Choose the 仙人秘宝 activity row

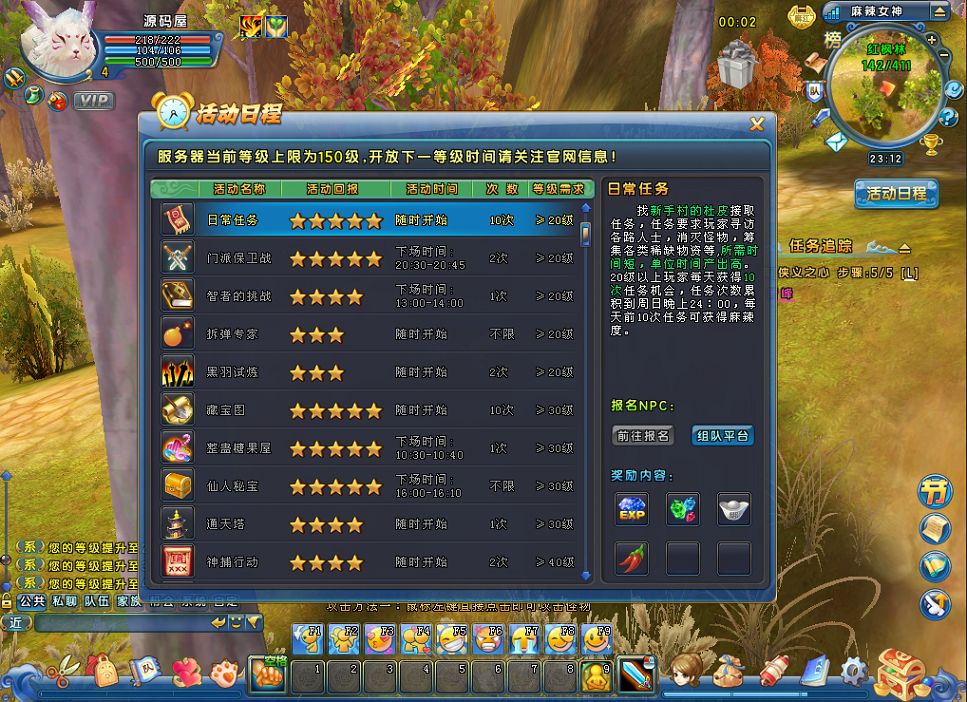pos(368,486)
